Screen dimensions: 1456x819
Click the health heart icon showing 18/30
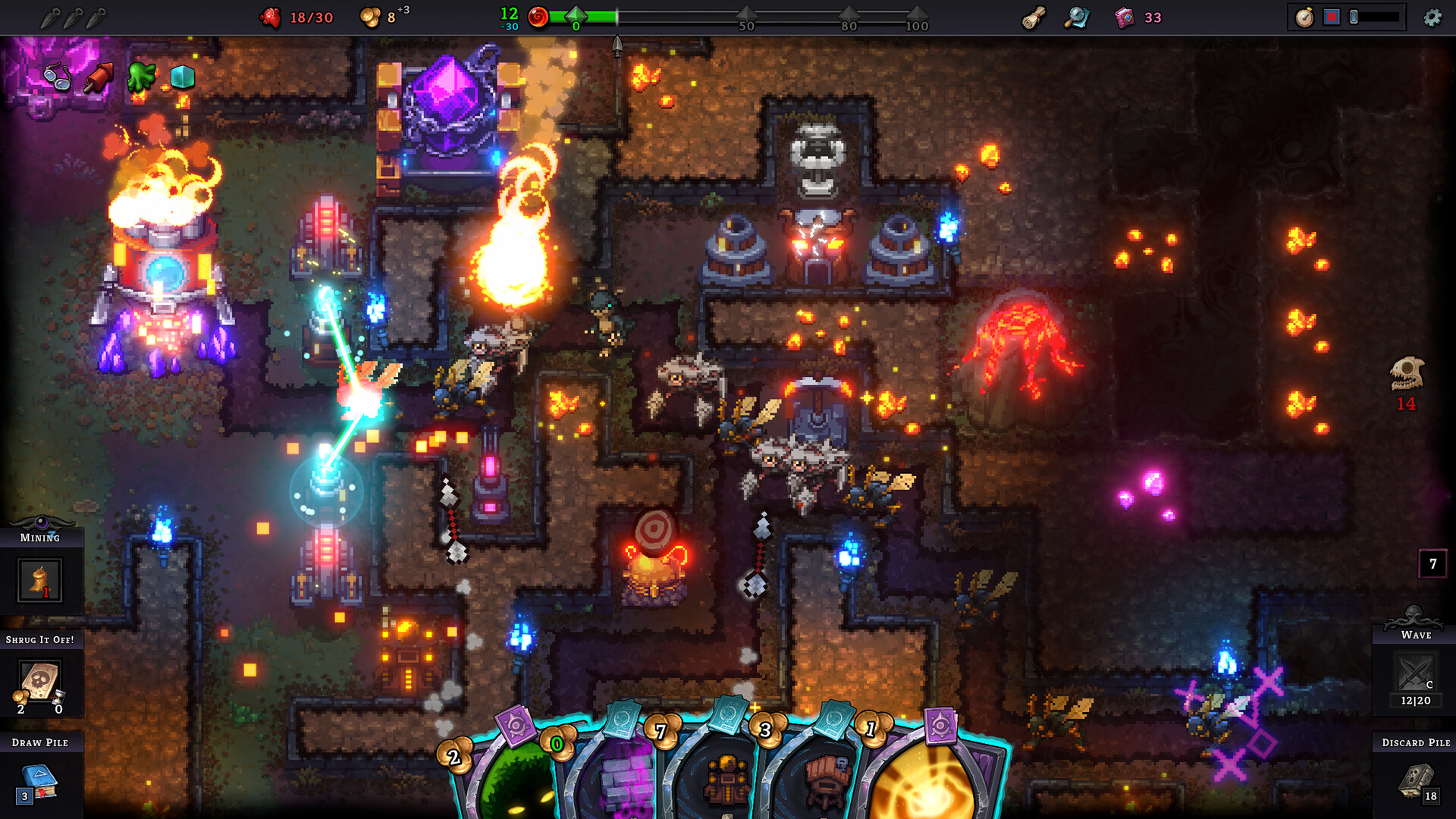pyautogui.click(x=270, y=17)
